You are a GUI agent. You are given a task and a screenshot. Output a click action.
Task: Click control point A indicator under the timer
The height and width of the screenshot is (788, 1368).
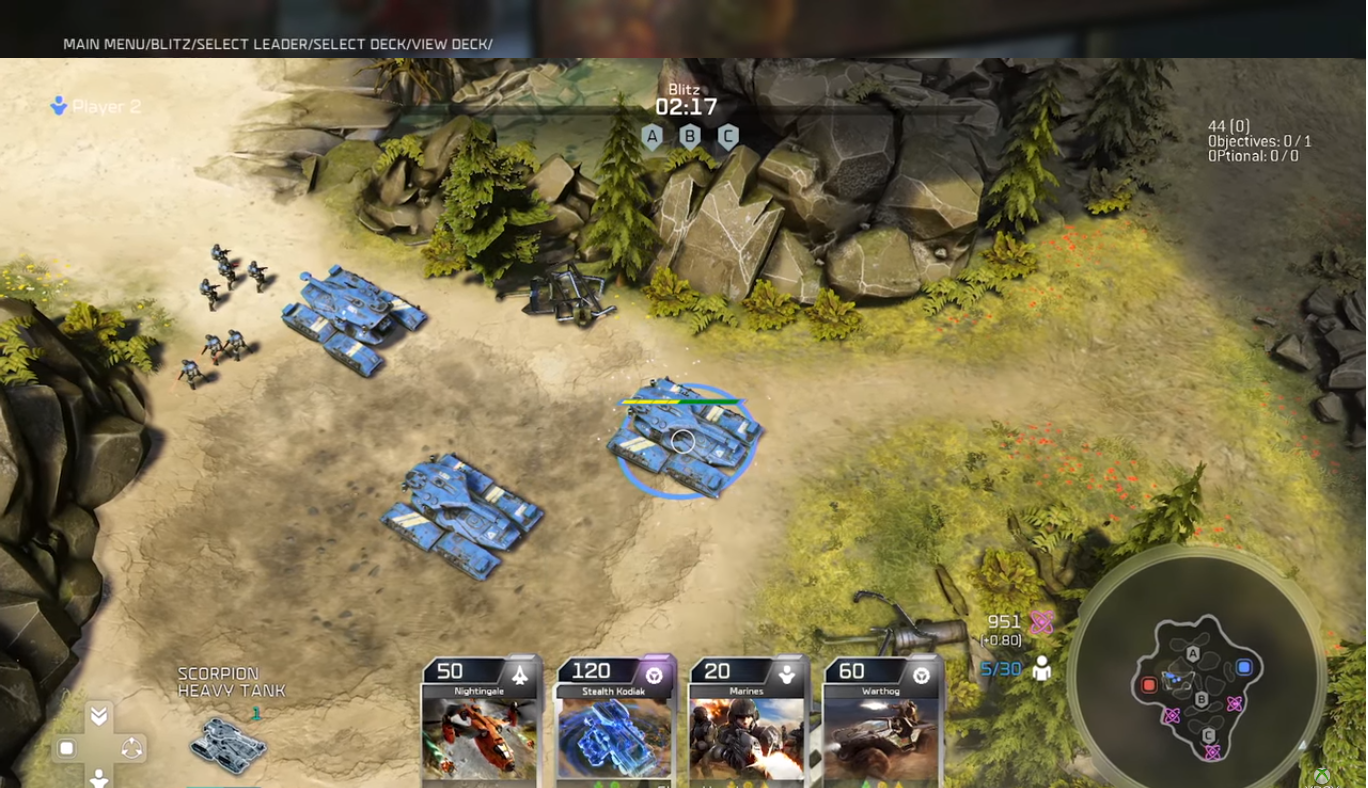[x=652, y=136]
